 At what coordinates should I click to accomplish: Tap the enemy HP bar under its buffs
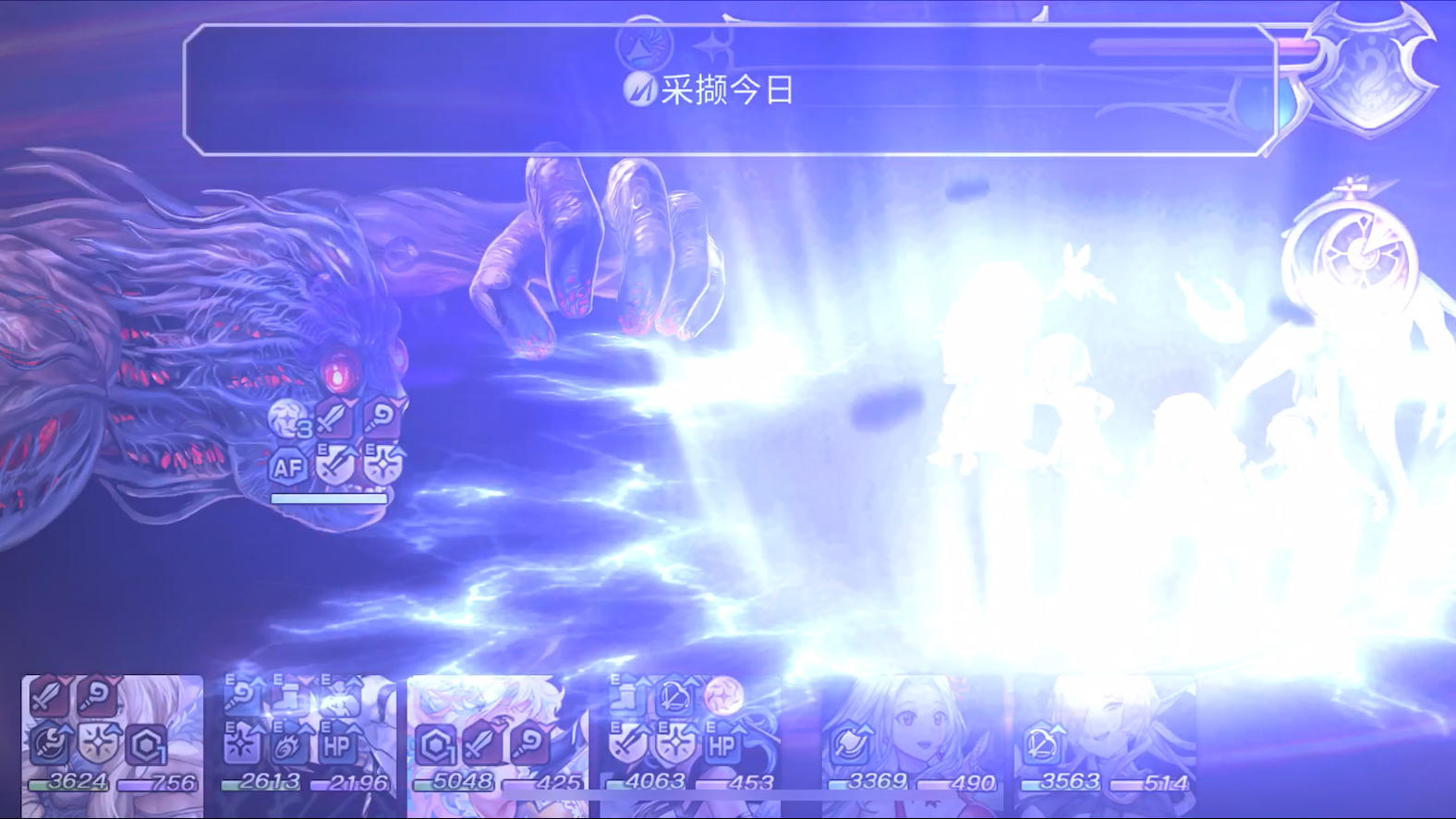pos(330,499)
